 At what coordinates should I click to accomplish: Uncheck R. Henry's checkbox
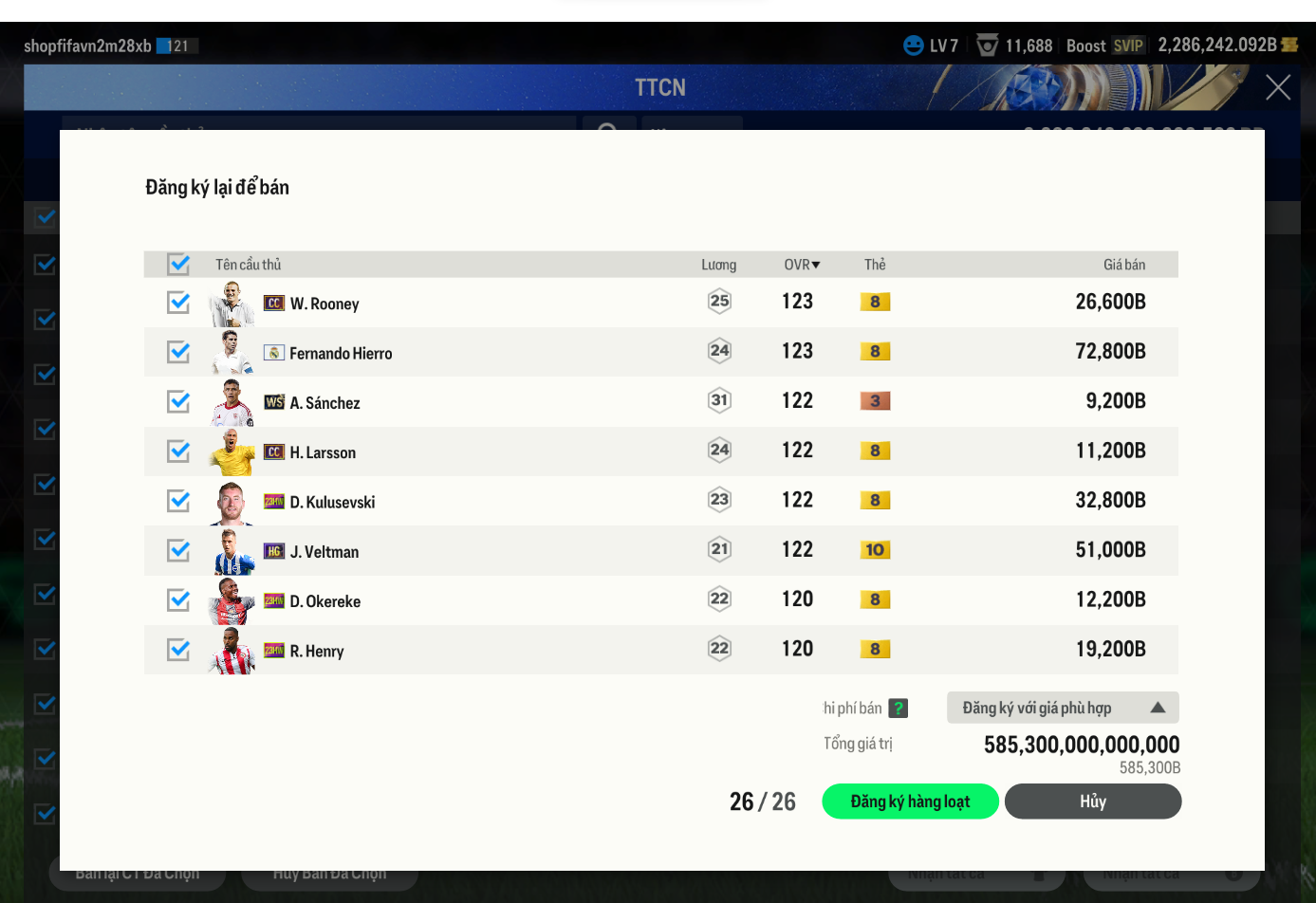coord(178,650)
